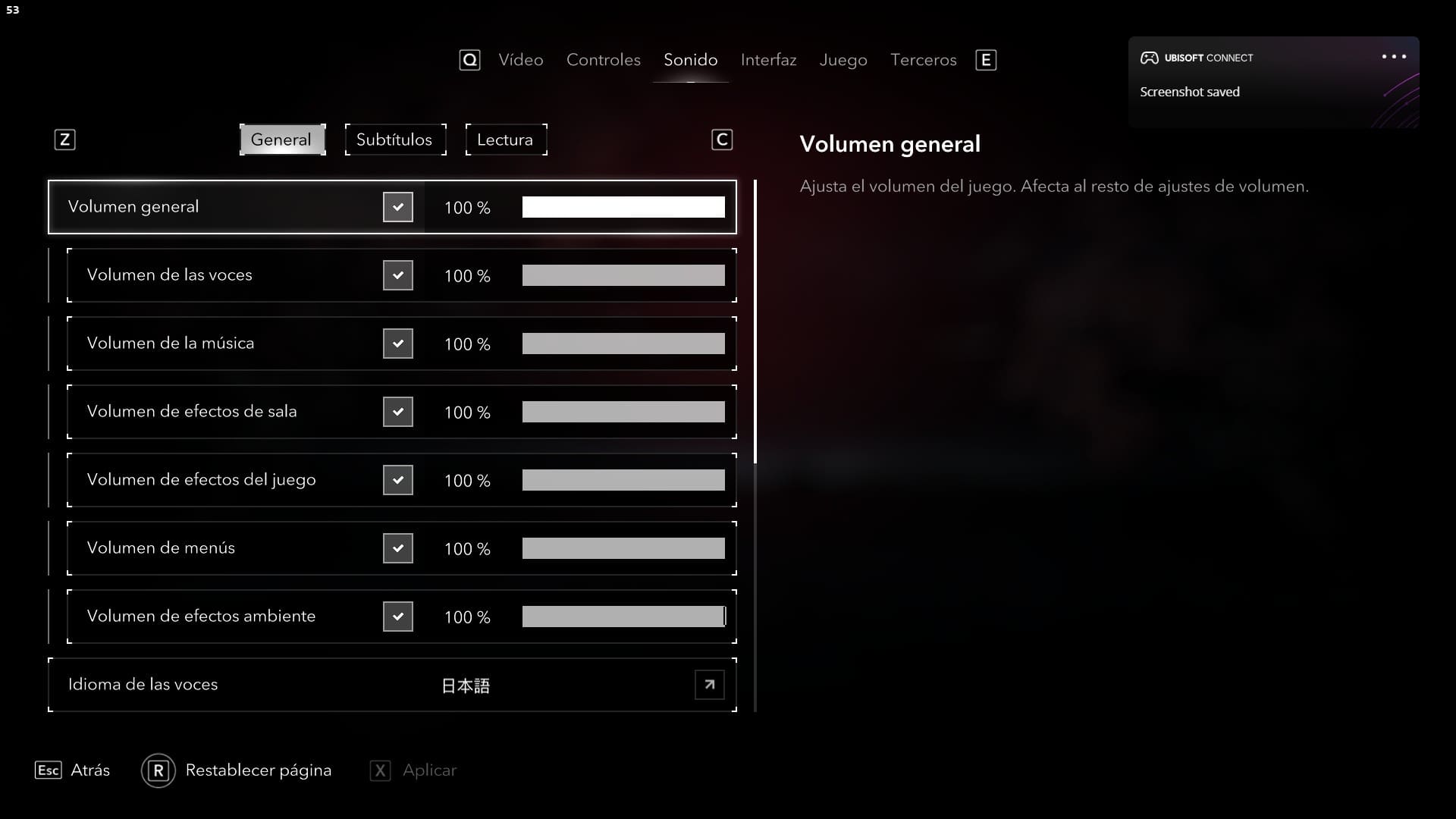The image size is (1456, 819).
Task: Select the Interfaz tab
Action: [x=768, y=60]
